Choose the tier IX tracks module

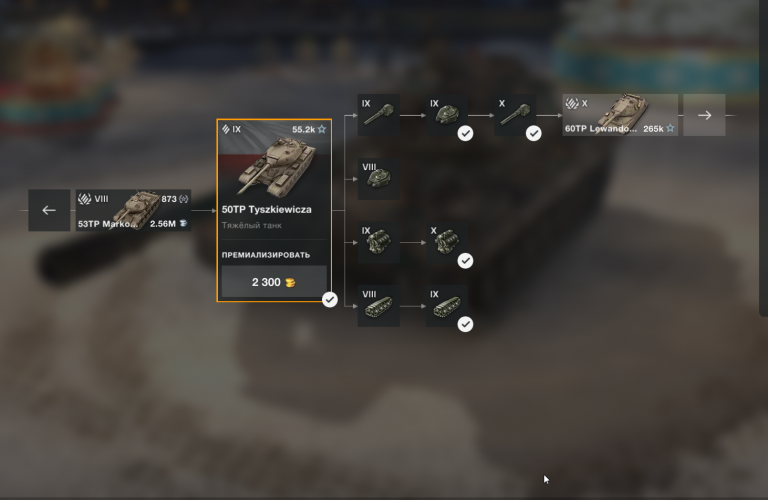click(447, 307)
